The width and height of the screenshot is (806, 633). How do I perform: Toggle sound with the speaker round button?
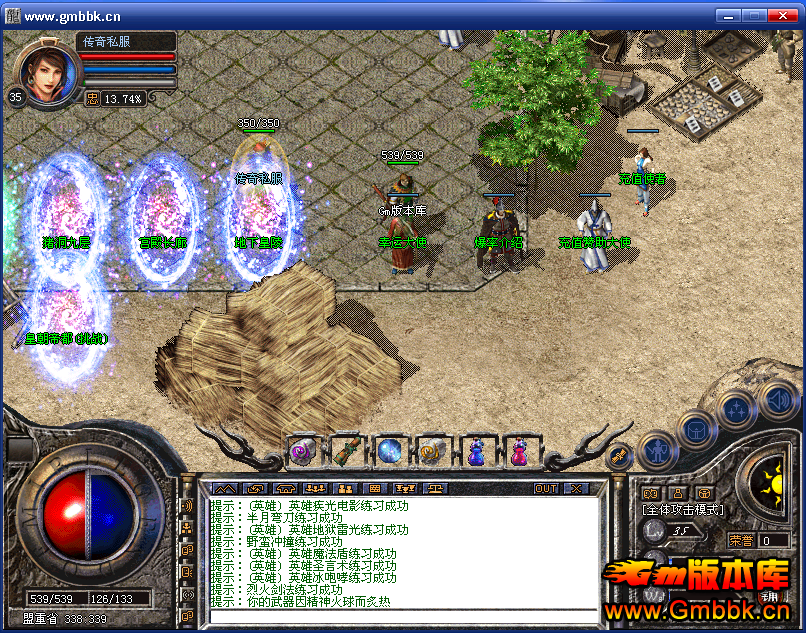pos(777,400)
